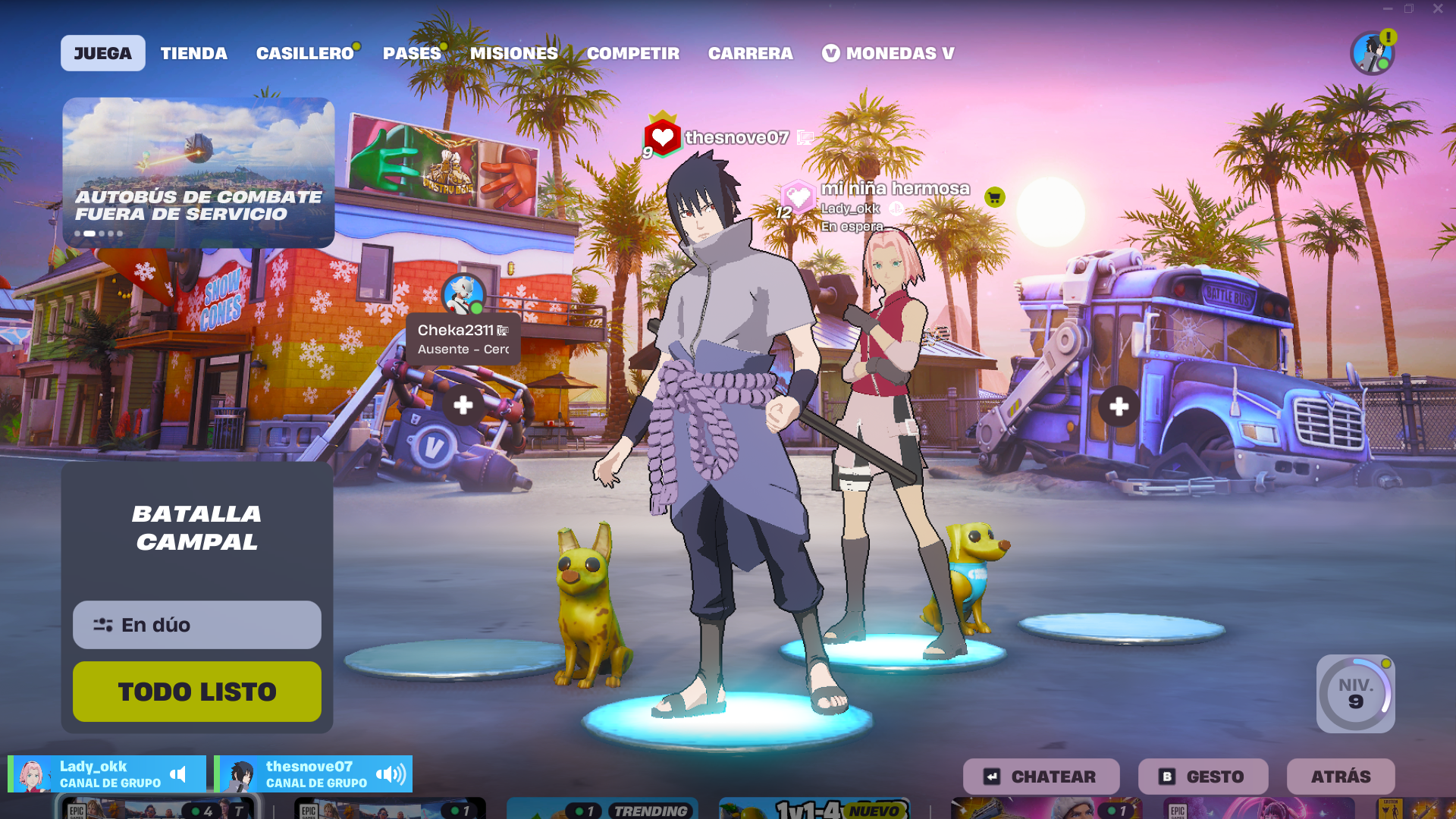Open the NIV. 9 level progress badge
Viewport: 1456px width, 819px height.
click(1355, 693)
